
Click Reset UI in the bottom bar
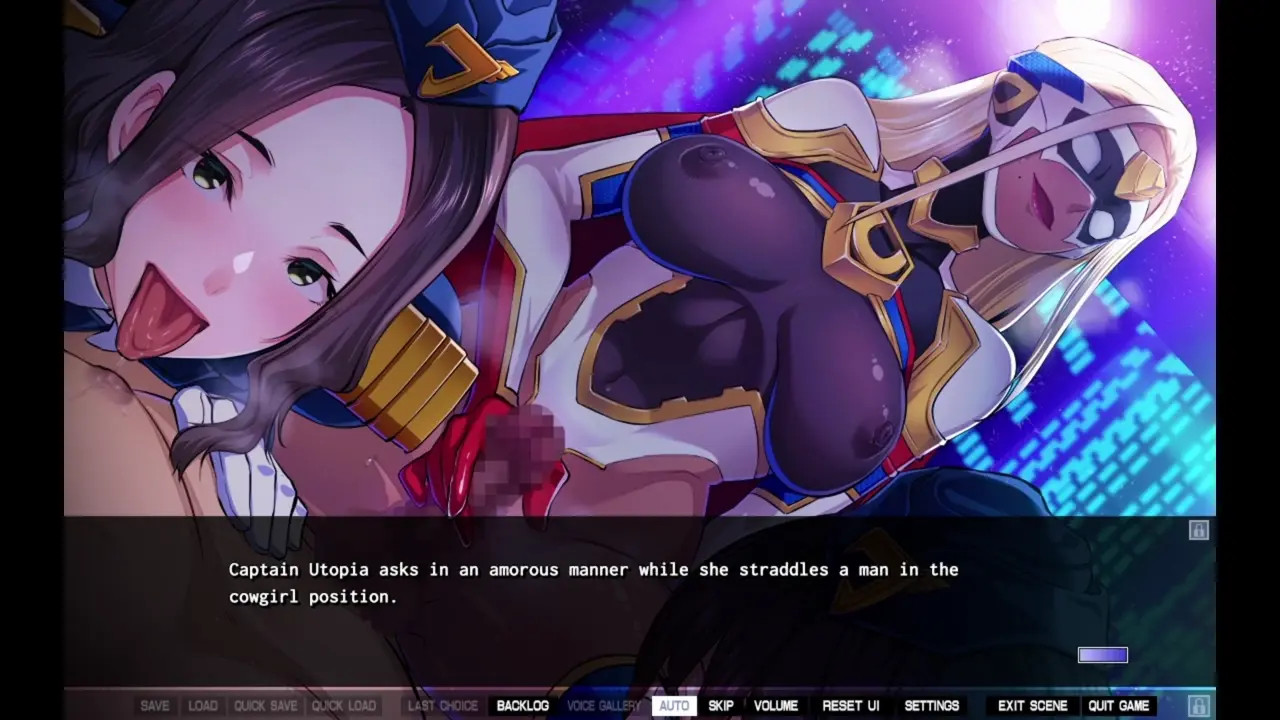point(850,705)
